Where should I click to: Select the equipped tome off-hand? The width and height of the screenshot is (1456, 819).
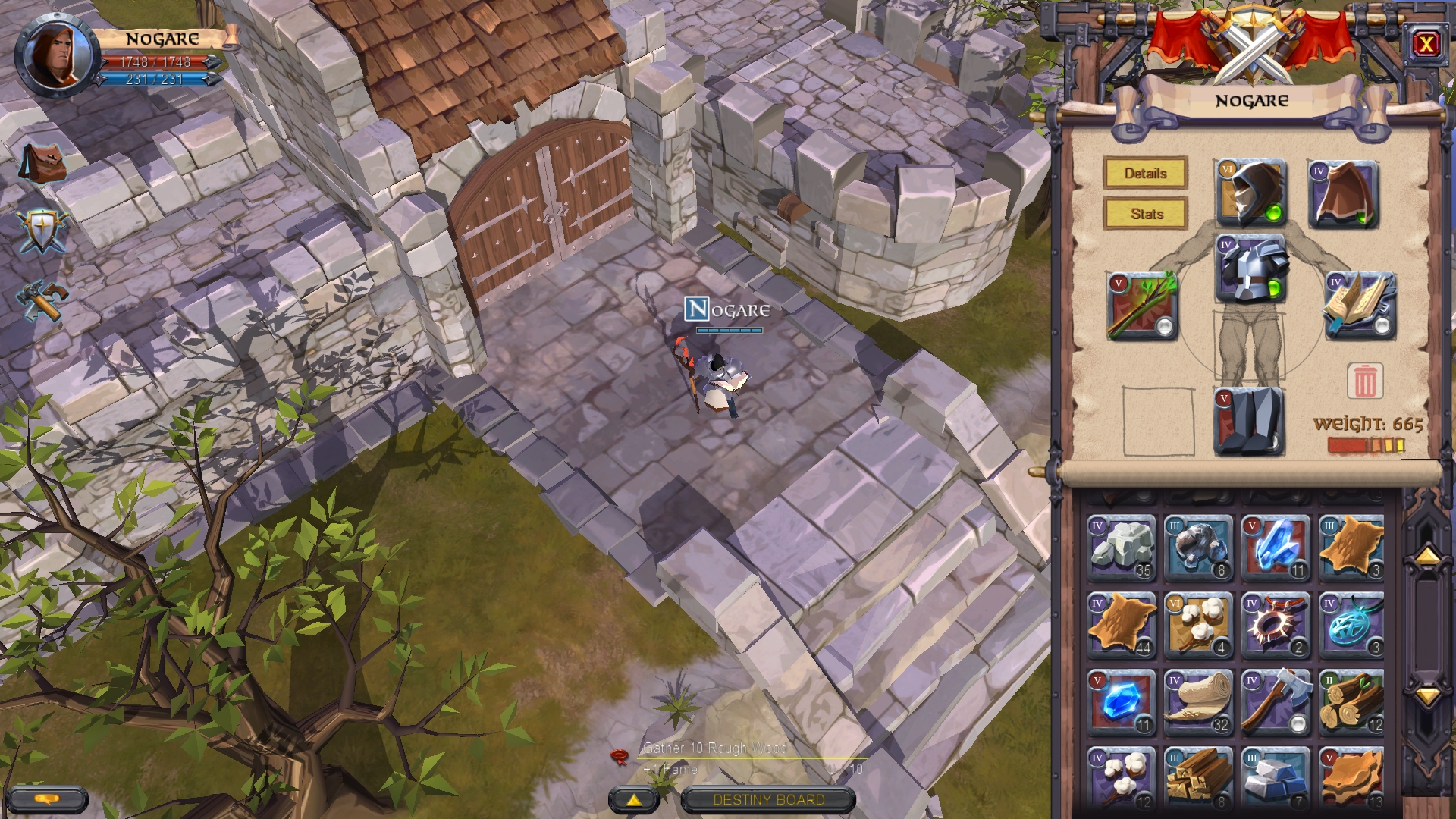point(1360,306)
